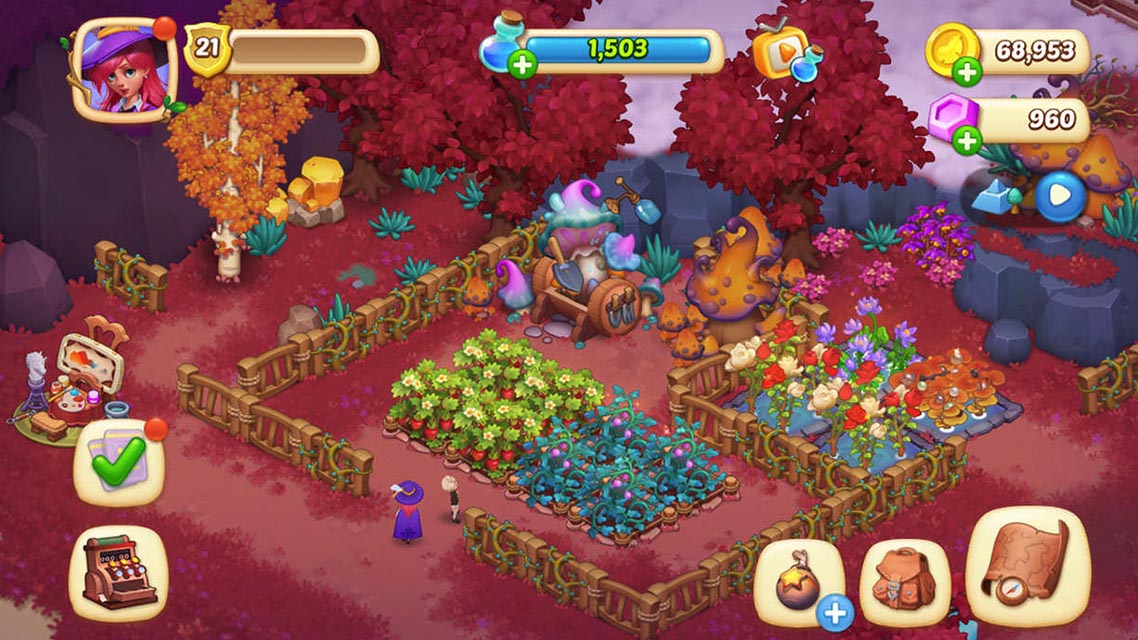Tap the level 21 shield badge
Screen dimensions: 1138x640
point(207,48)
